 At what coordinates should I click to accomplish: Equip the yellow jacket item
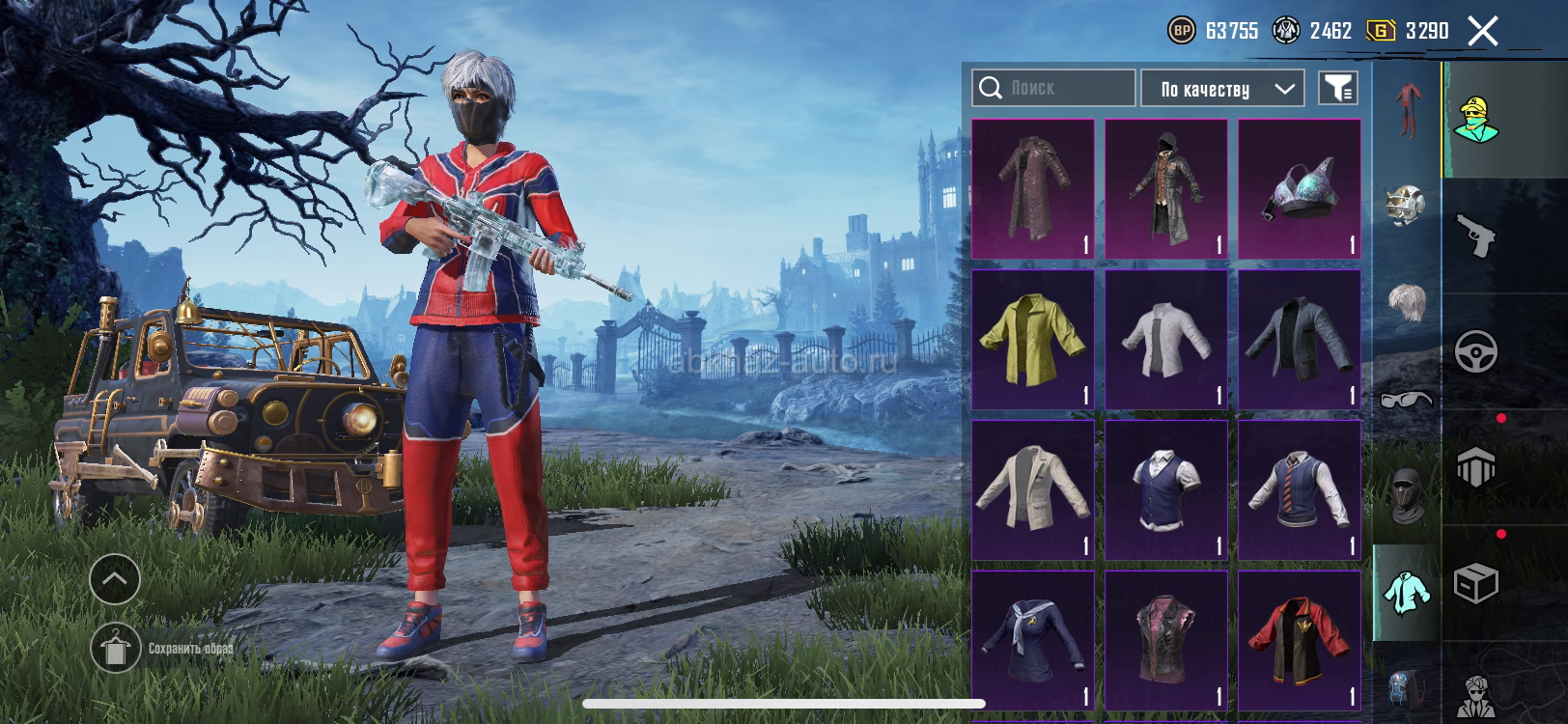tap(1033, 340)
